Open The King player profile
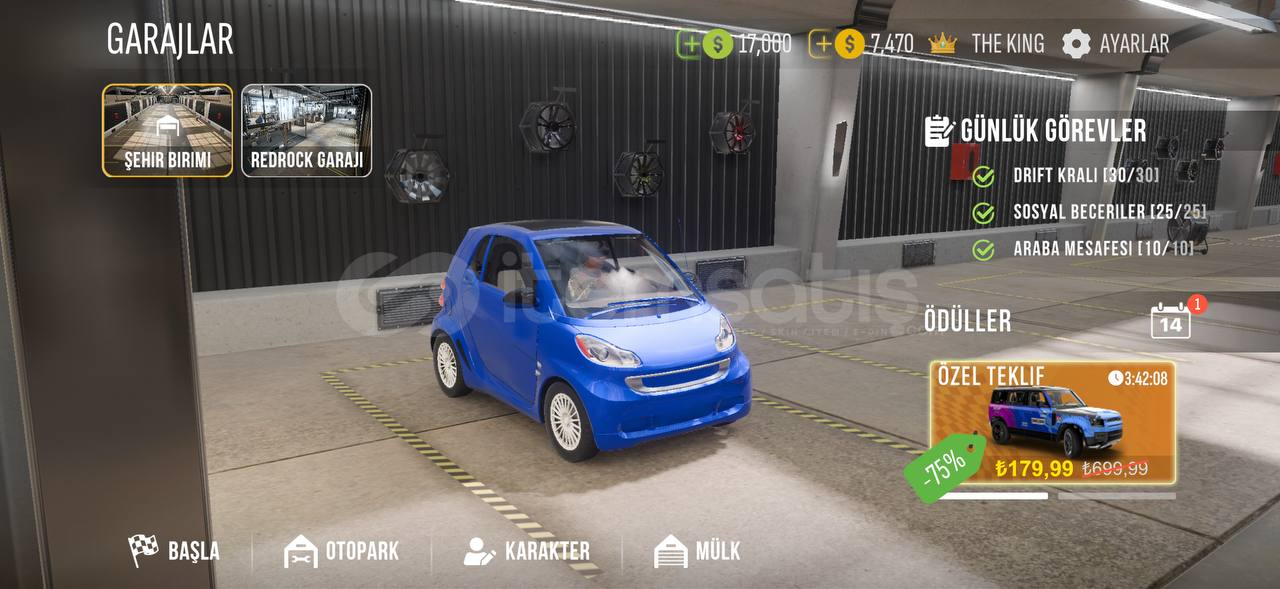 tap(987, 44)
